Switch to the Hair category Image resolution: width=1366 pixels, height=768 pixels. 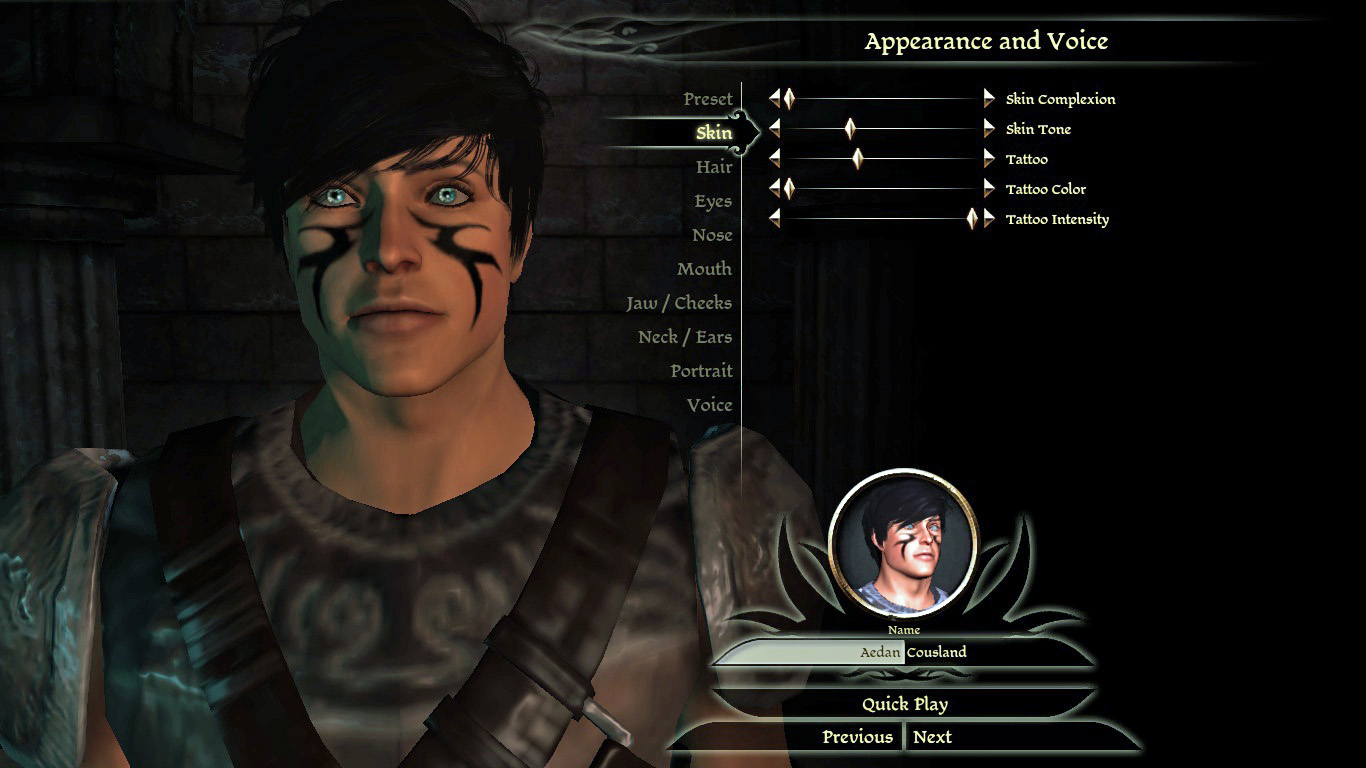click(714, 167)
